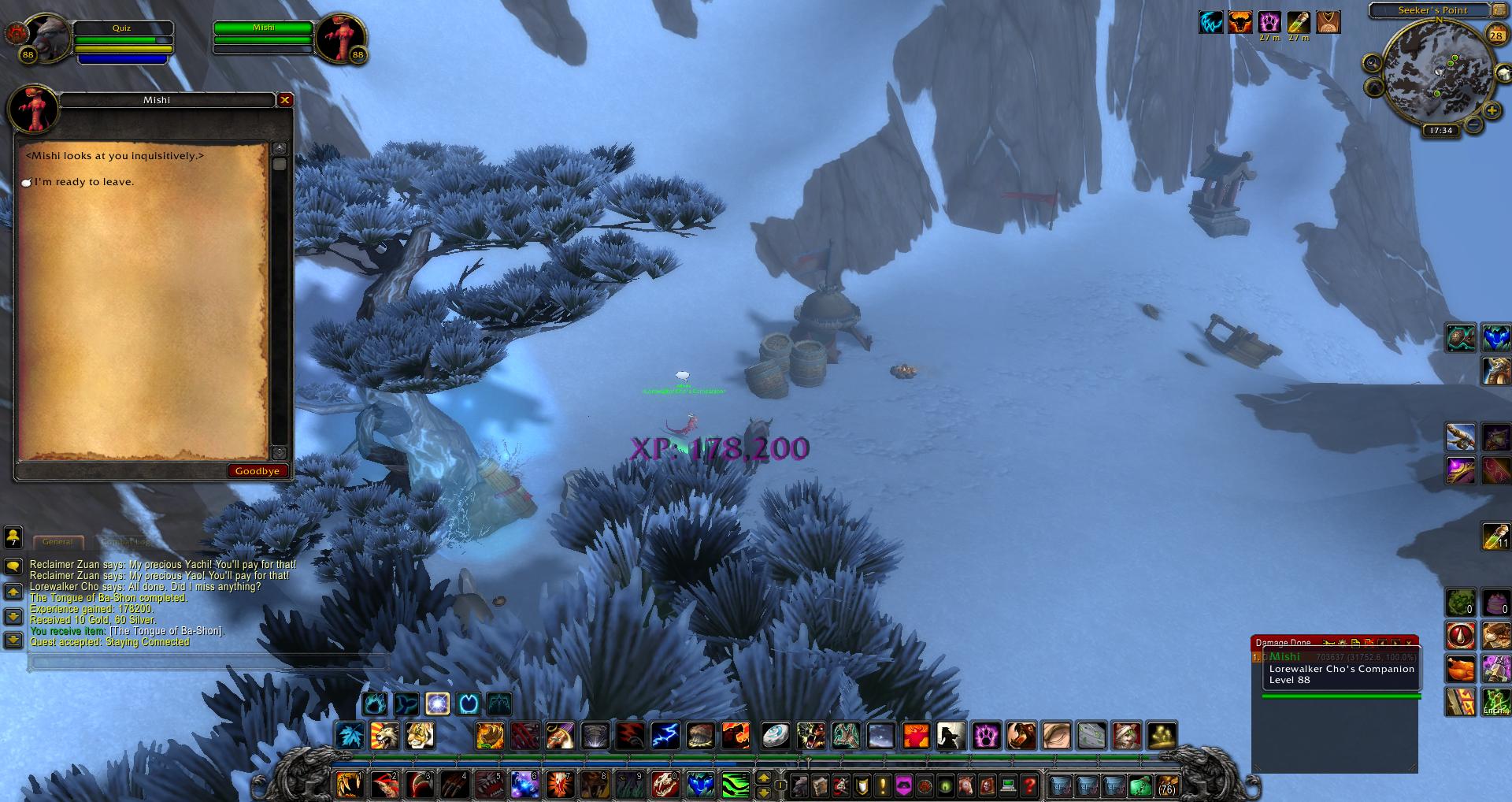
Task: Say Goodbye to Mishi
Action: pos(257,471)
